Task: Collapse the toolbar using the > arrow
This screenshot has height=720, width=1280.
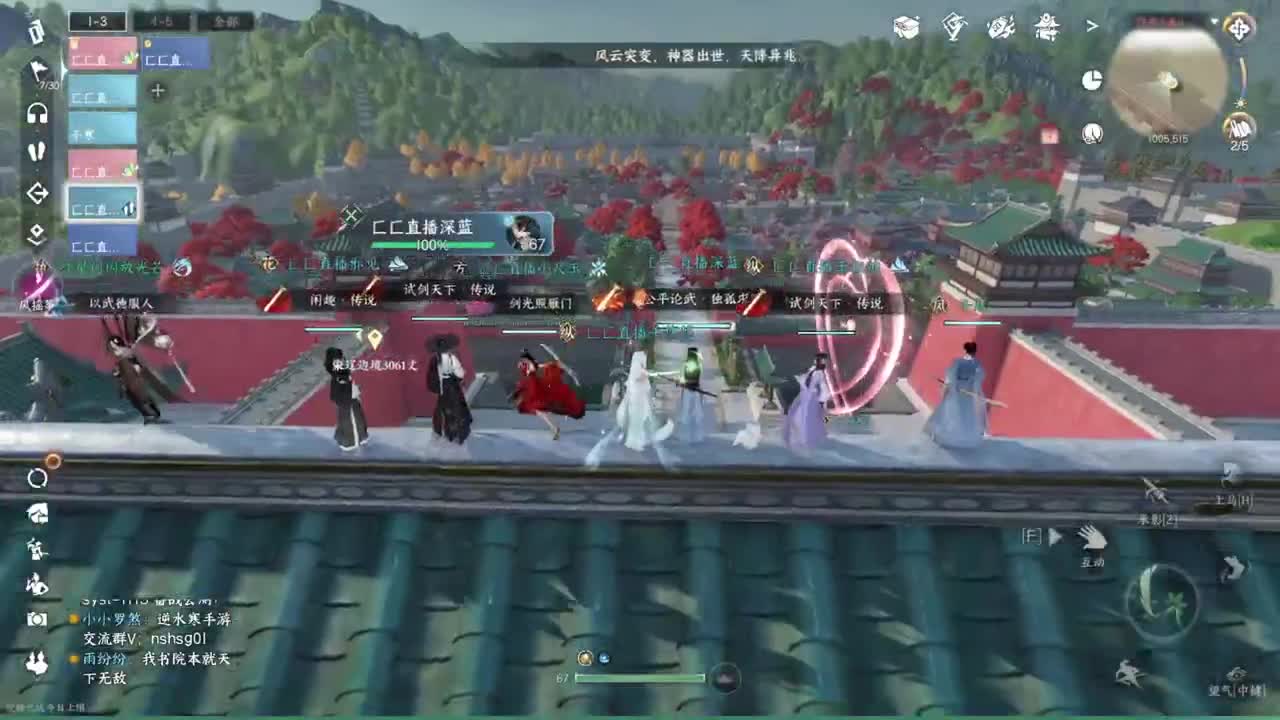Action: pos(1091,26)
